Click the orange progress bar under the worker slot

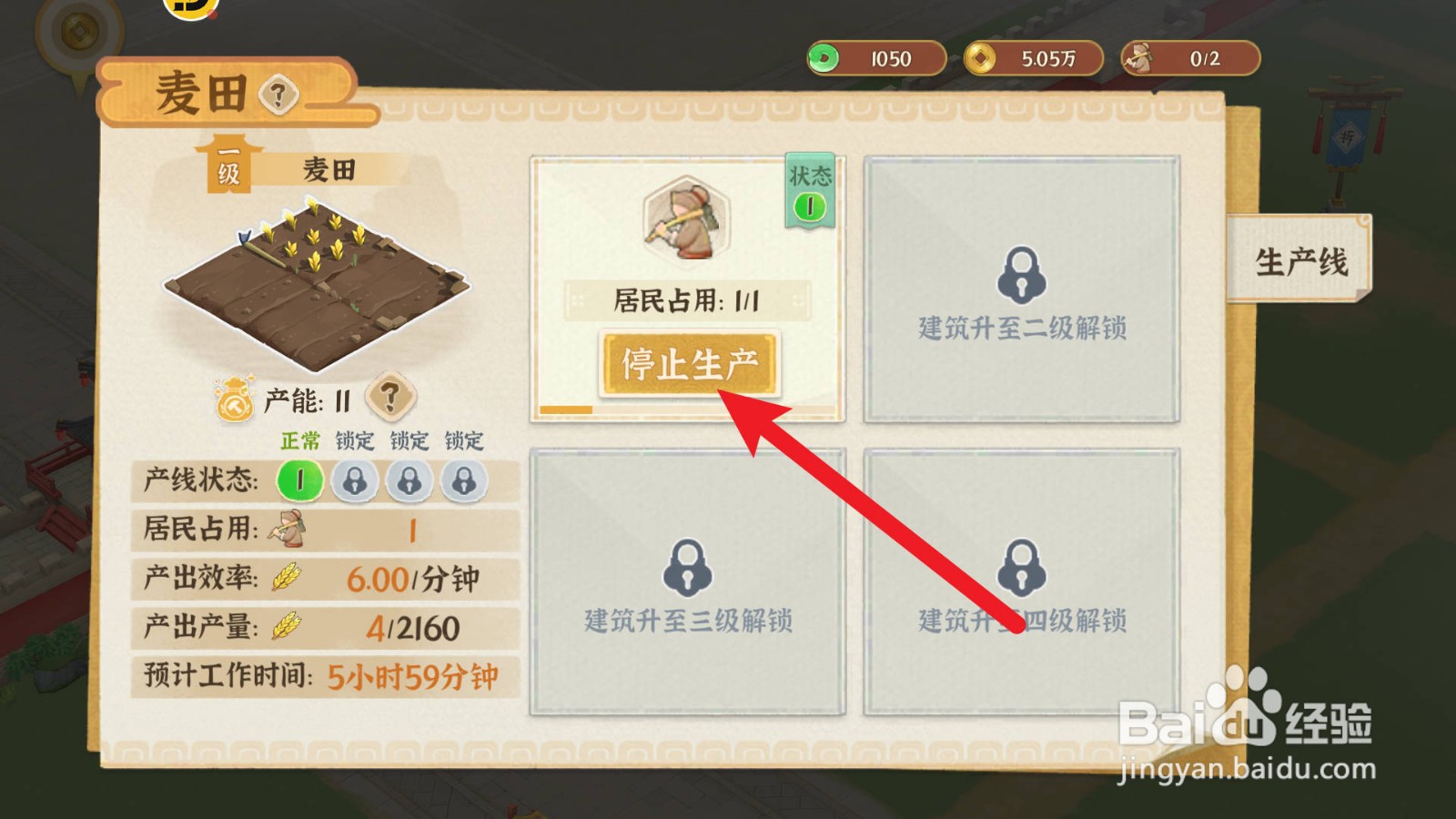tap(566, 411)
